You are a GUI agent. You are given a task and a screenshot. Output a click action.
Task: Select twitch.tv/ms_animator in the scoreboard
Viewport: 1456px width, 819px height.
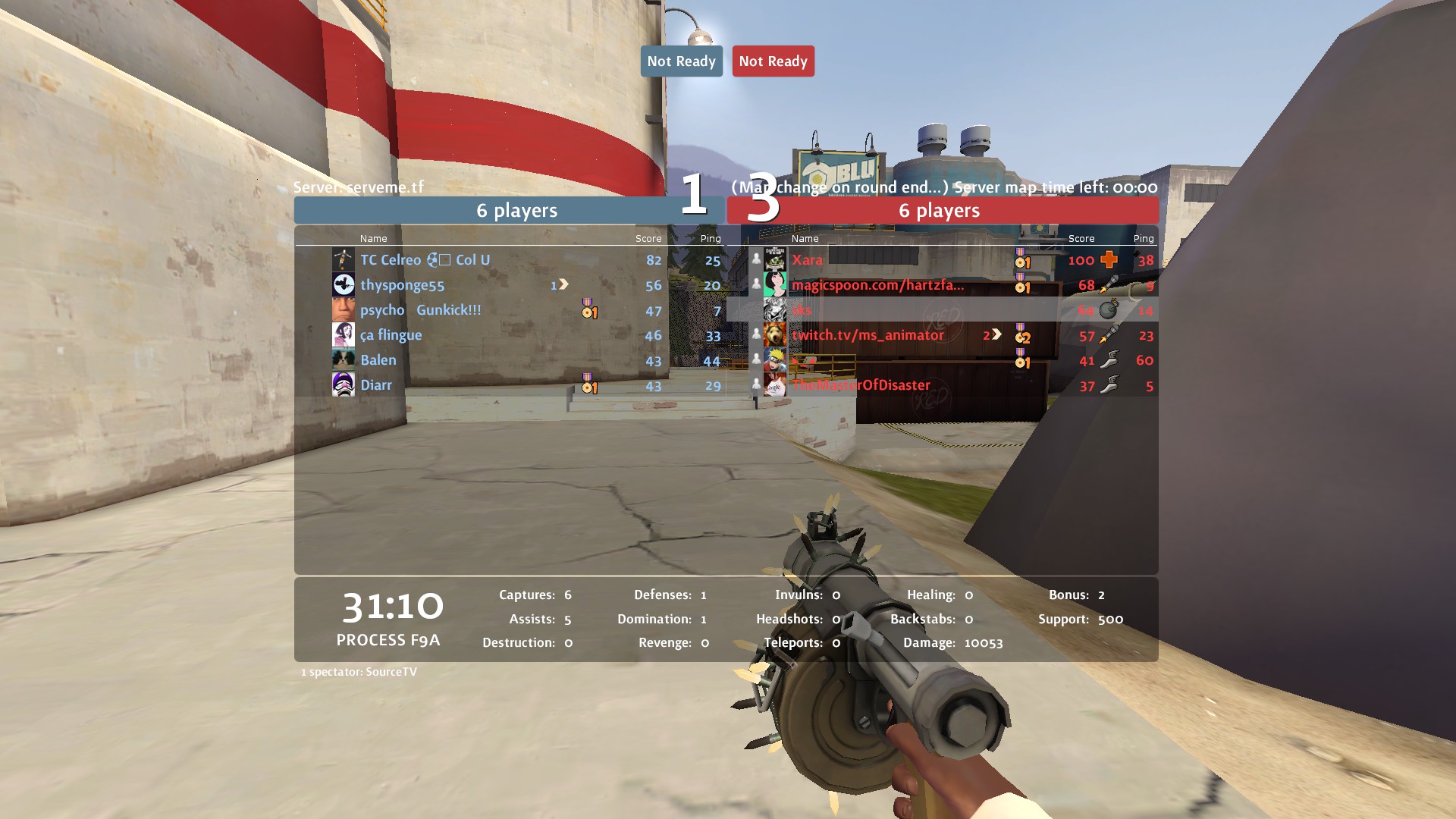868,335
